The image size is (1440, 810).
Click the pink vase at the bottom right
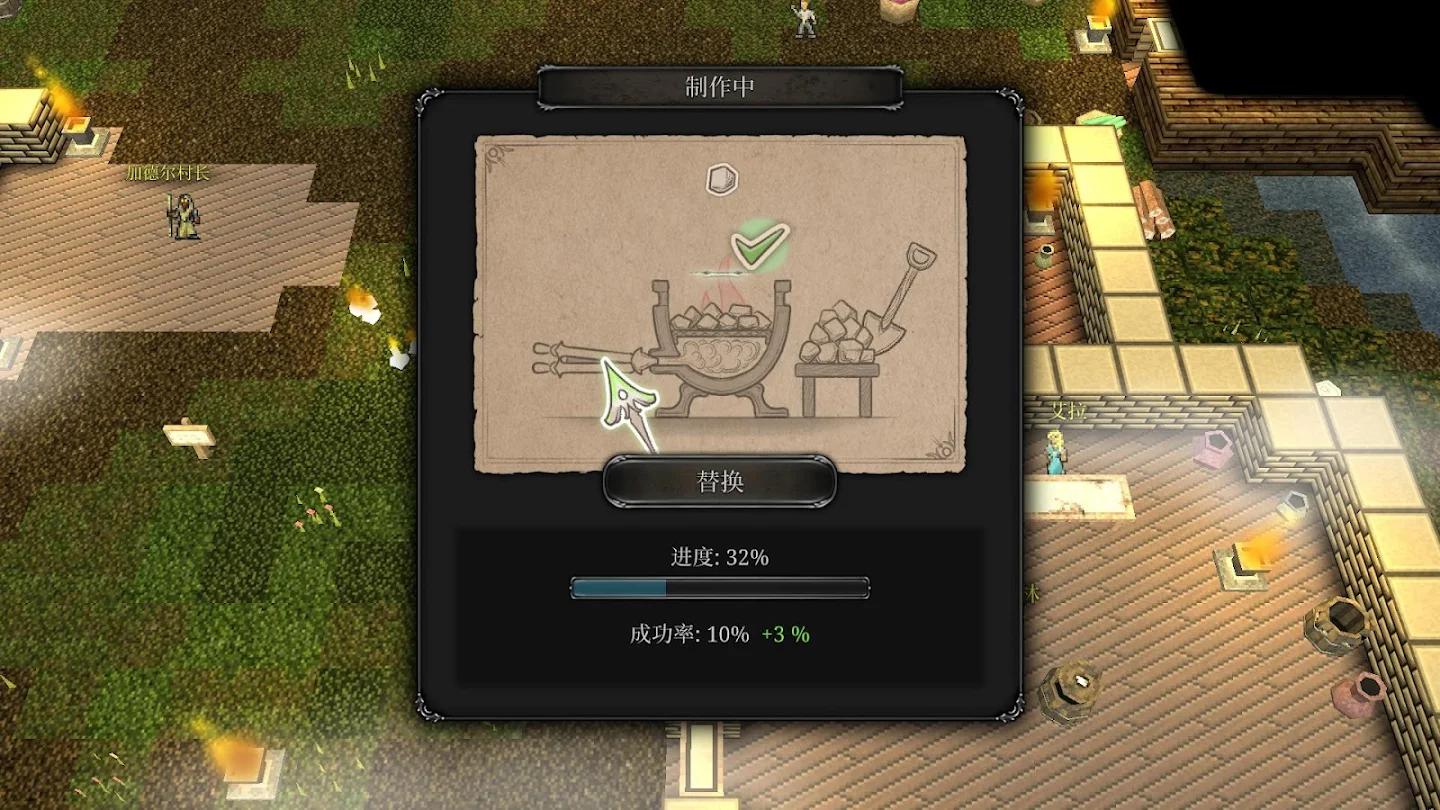[1356, 692]
